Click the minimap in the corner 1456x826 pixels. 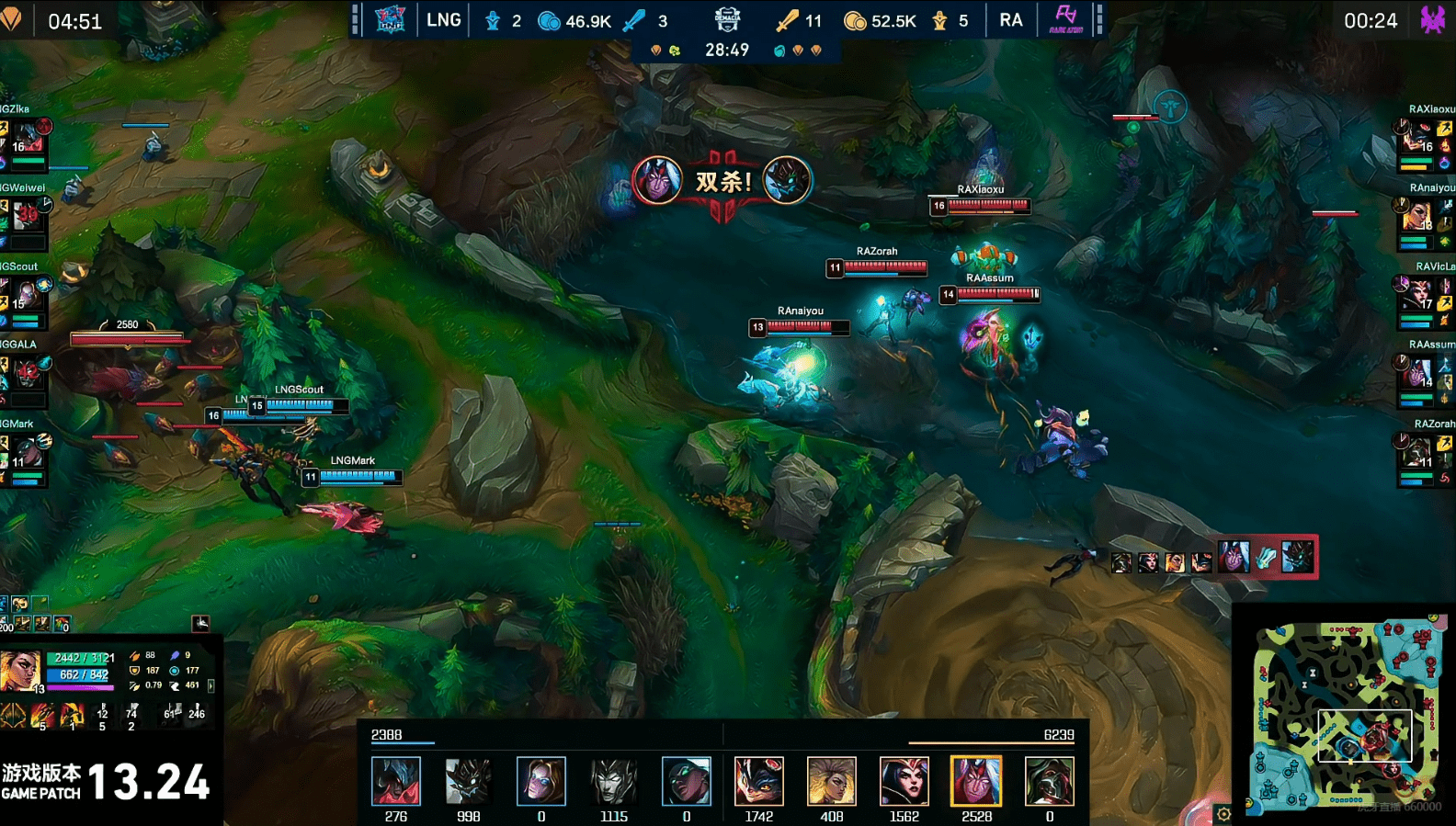(1346, 713)
